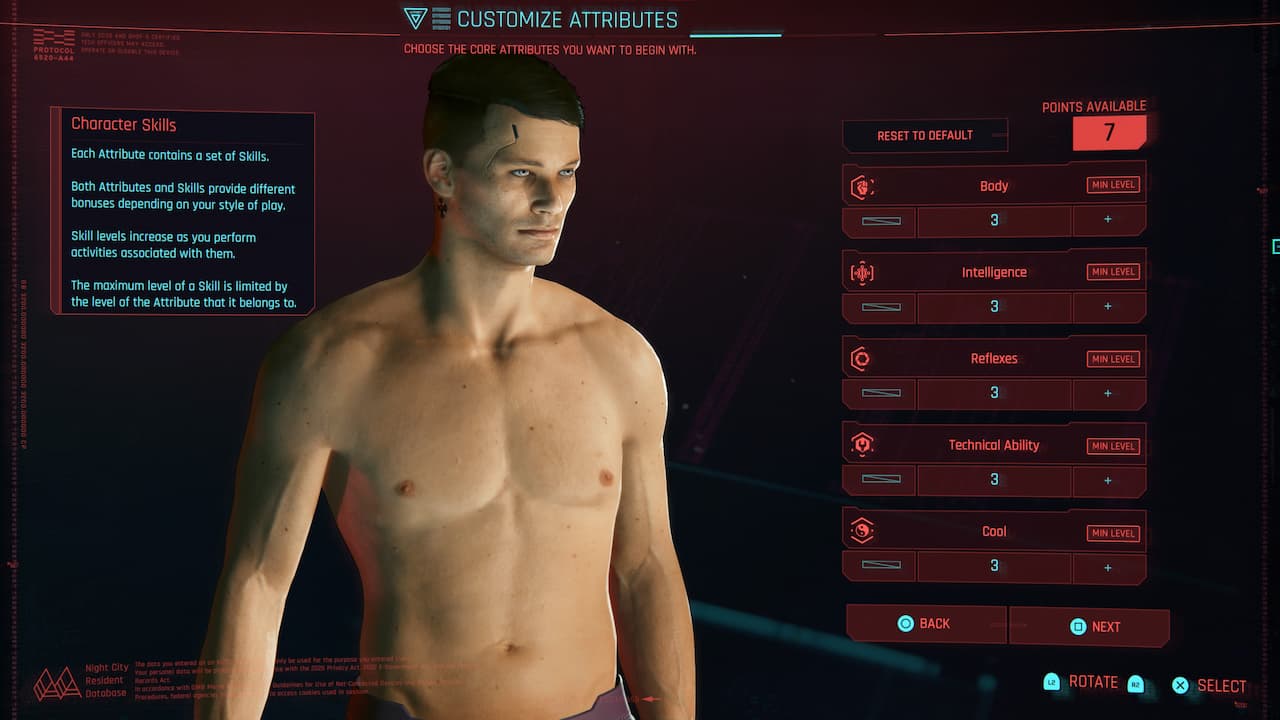
Task: Highlight the Technical Ability header
Action: coord(993,445)
